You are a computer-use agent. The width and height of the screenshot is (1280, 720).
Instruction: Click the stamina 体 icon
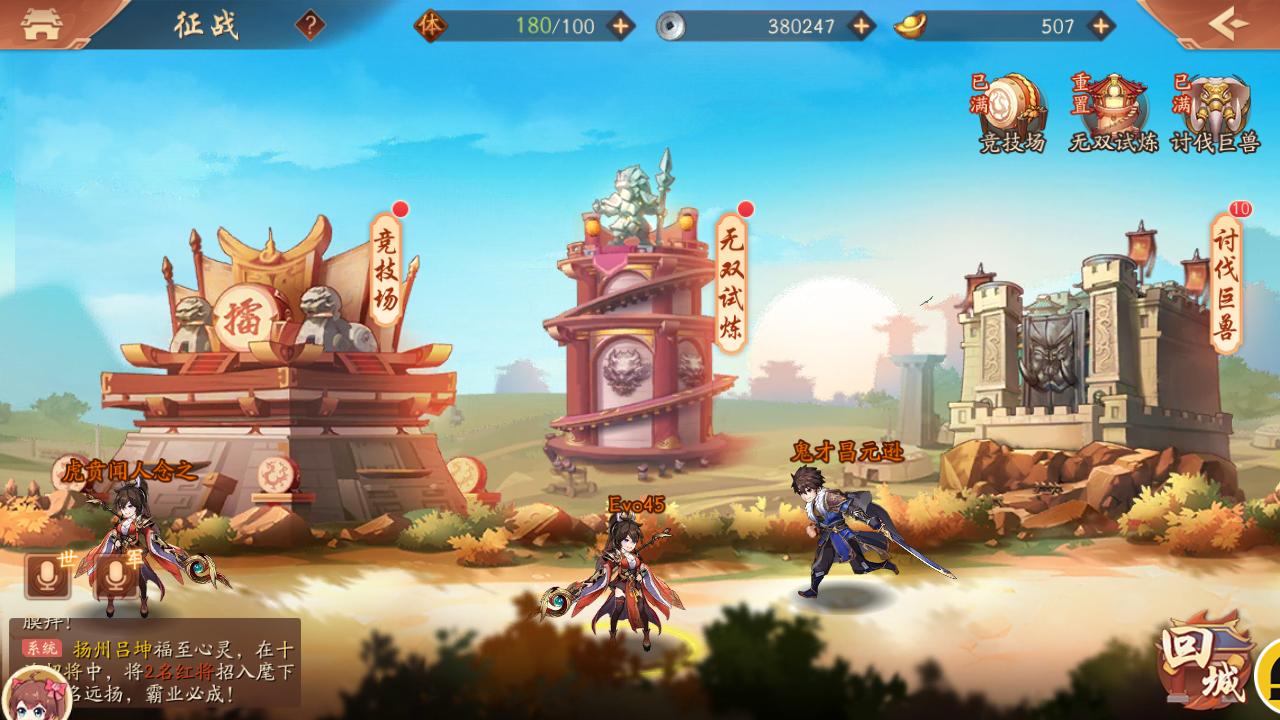[430, 27]
